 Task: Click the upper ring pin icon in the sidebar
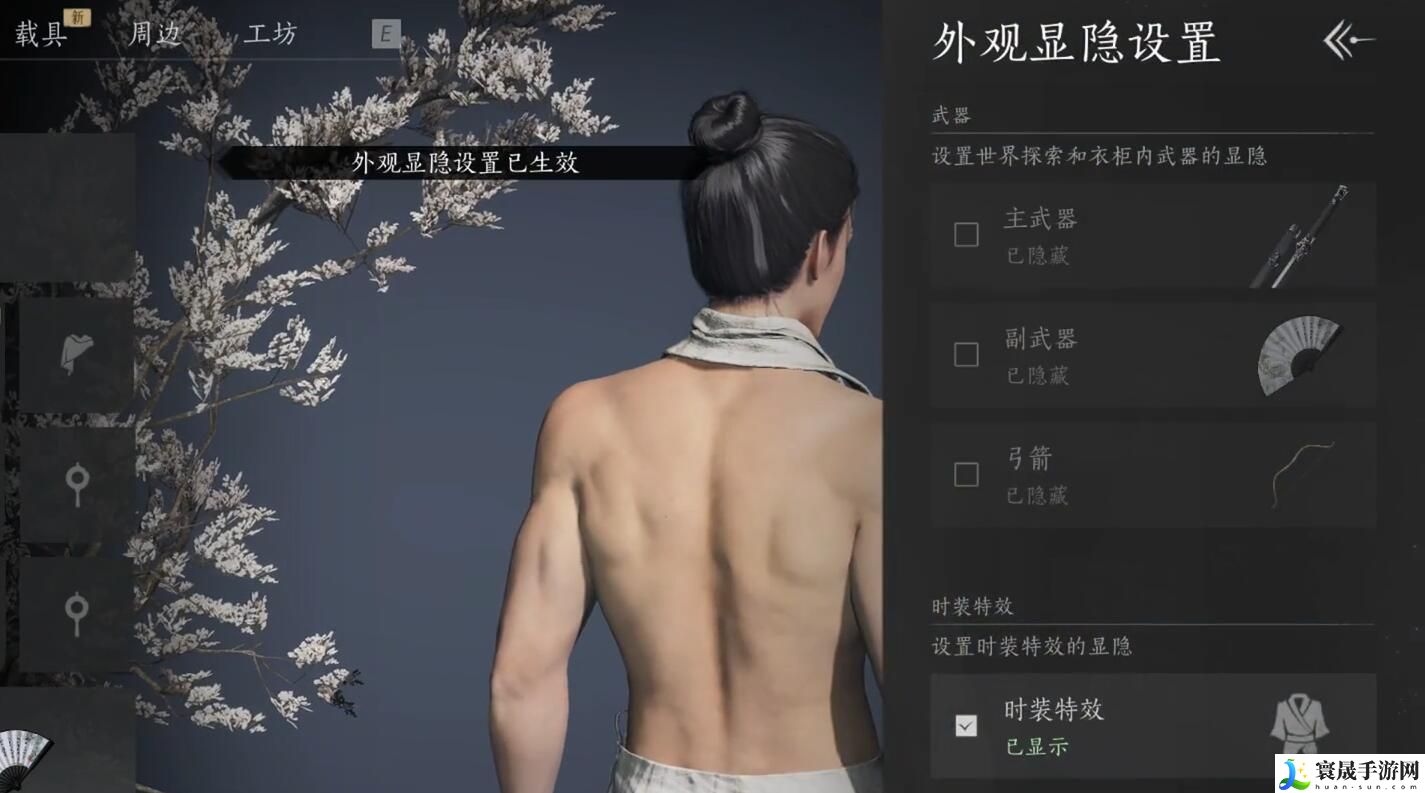pos(78,480)
